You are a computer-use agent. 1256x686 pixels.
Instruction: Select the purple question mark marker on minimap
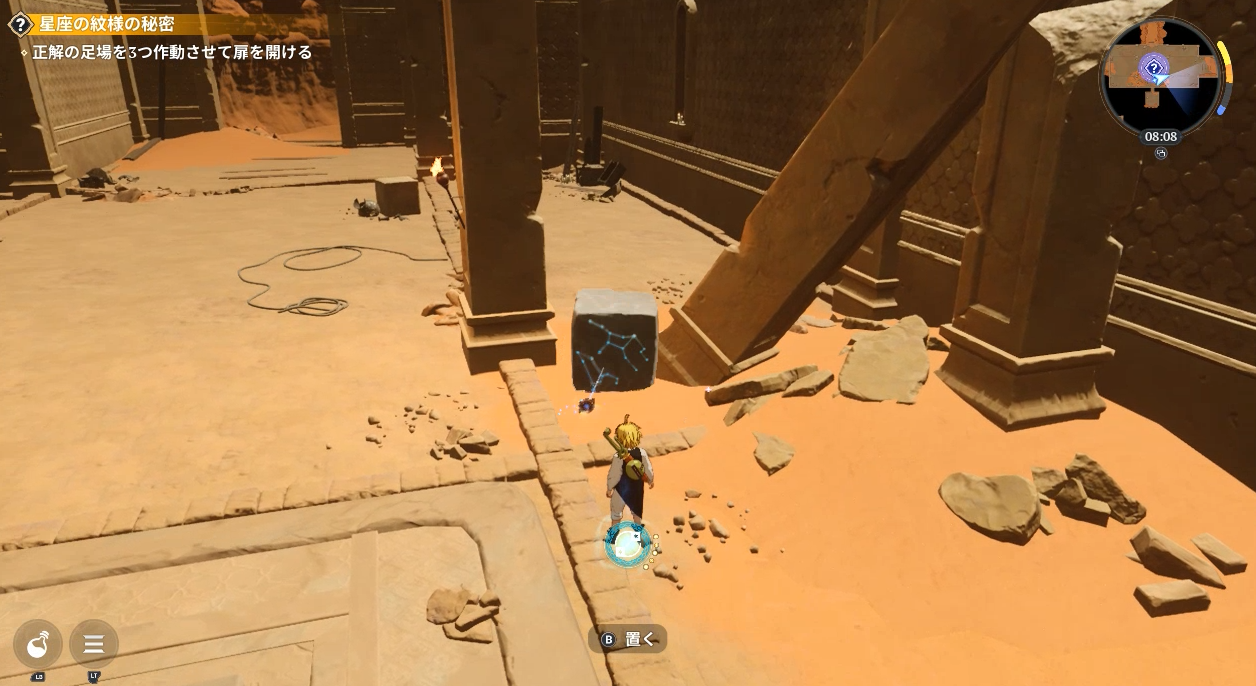click(x=1154, y=69)
